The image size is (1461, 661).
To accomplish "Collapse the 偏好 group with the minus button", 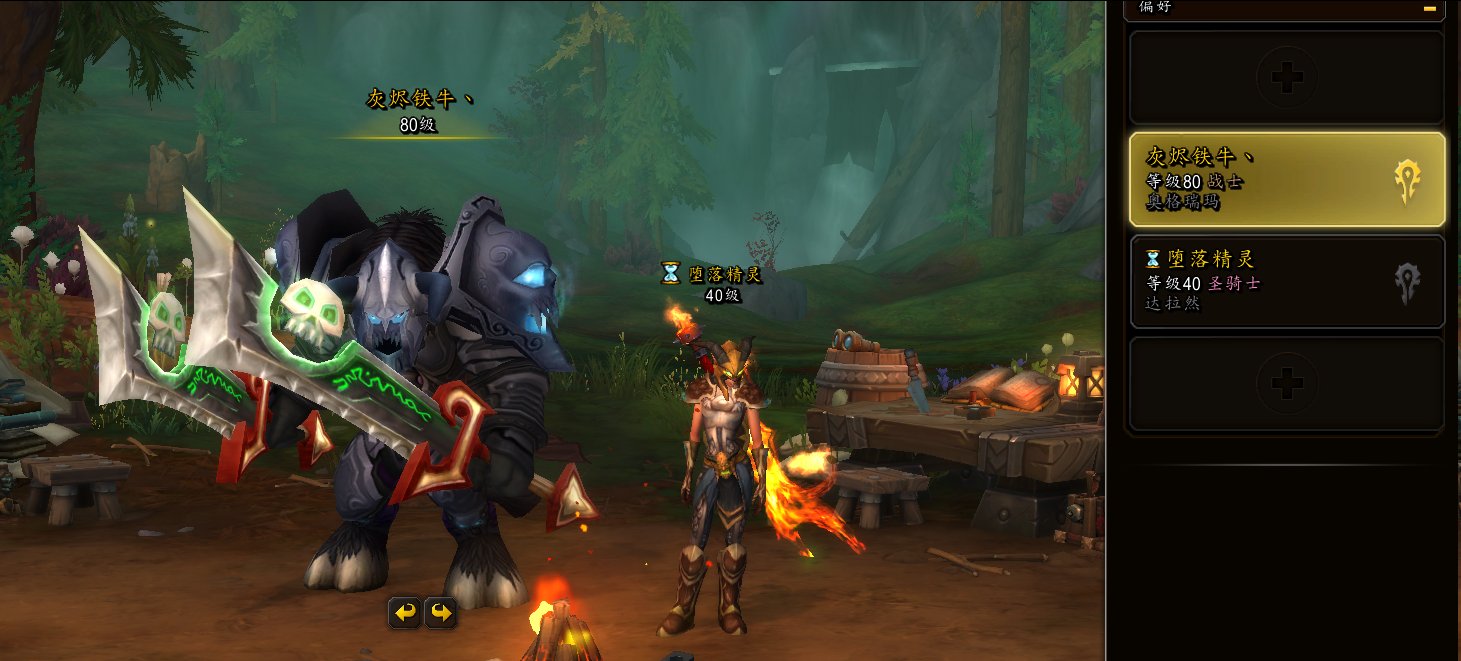I will point(1429,8).
